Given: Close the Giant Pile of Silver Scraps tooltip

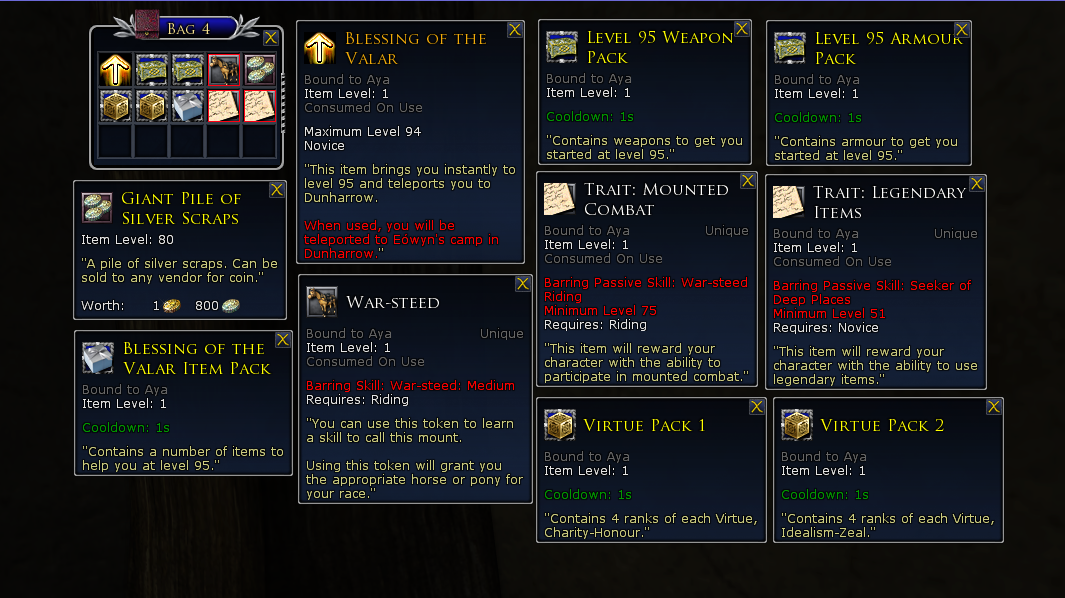Looking at the screenshot, I should point(277,189).
